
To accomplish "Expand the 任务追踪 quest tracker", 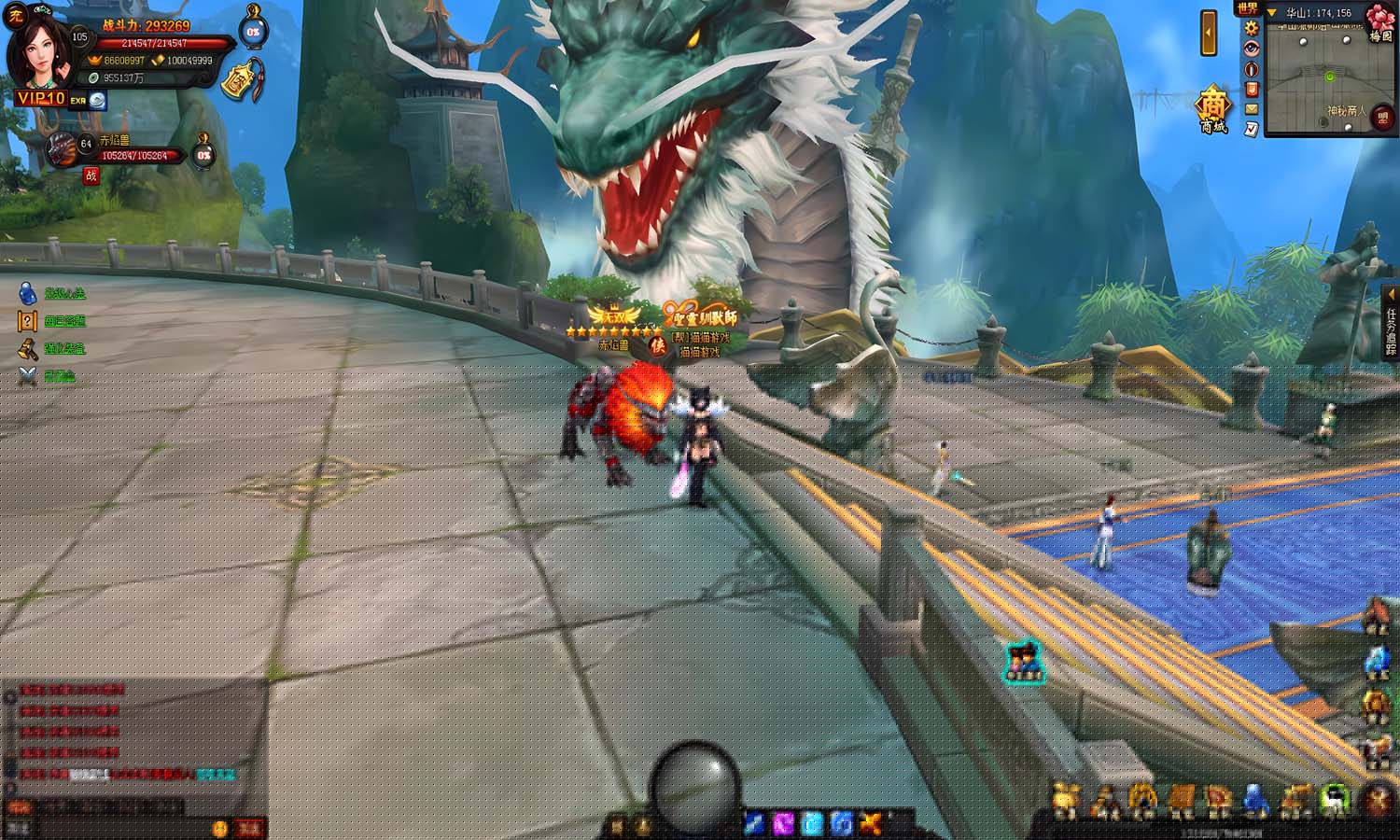I will coord(1391,322).
